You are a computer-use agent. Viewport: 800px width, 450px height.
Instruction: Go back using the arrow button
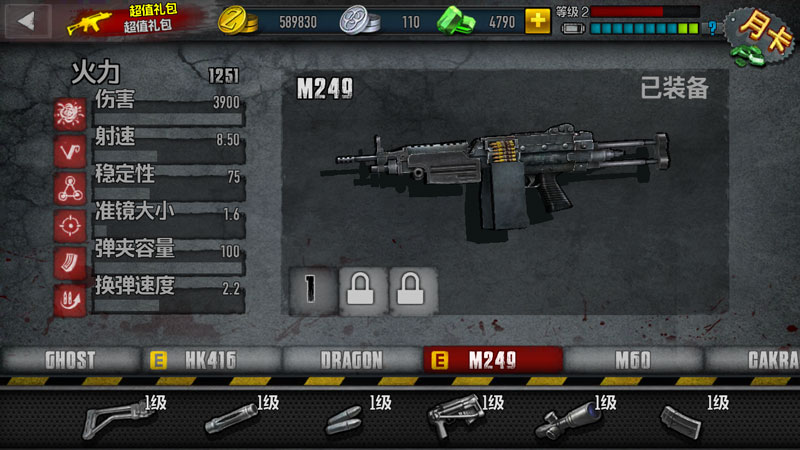[x=28, y=19]
